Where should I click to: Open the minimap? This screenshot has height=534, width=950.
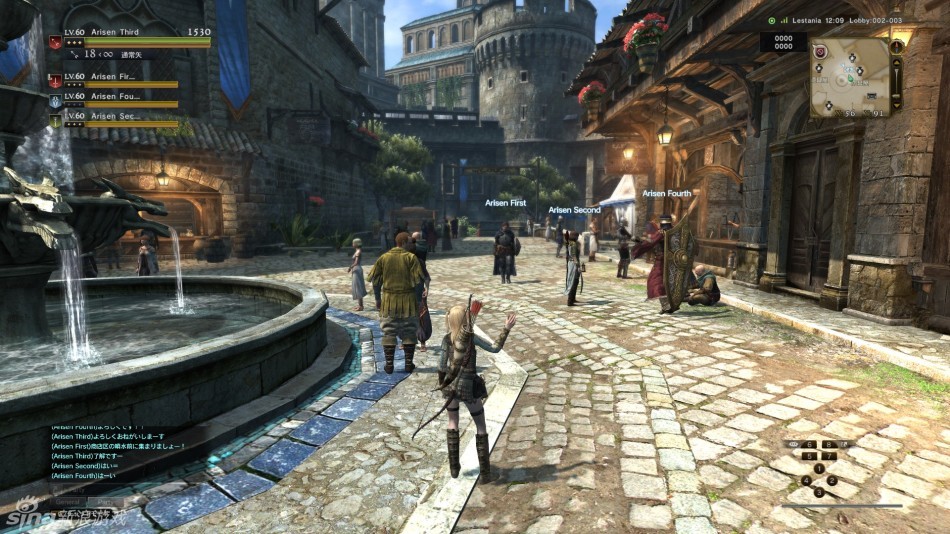coord(850,77)
